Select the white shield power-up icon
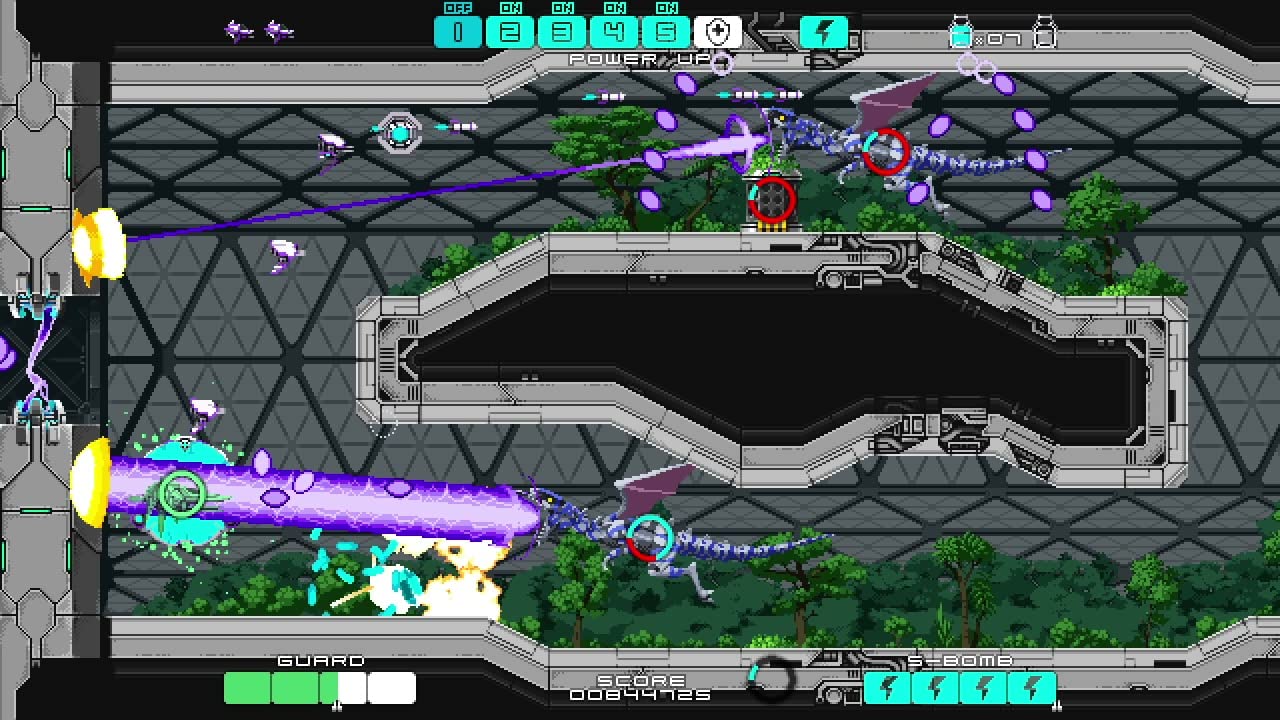This screenshot has height=720, width=1280. (718, 31)
